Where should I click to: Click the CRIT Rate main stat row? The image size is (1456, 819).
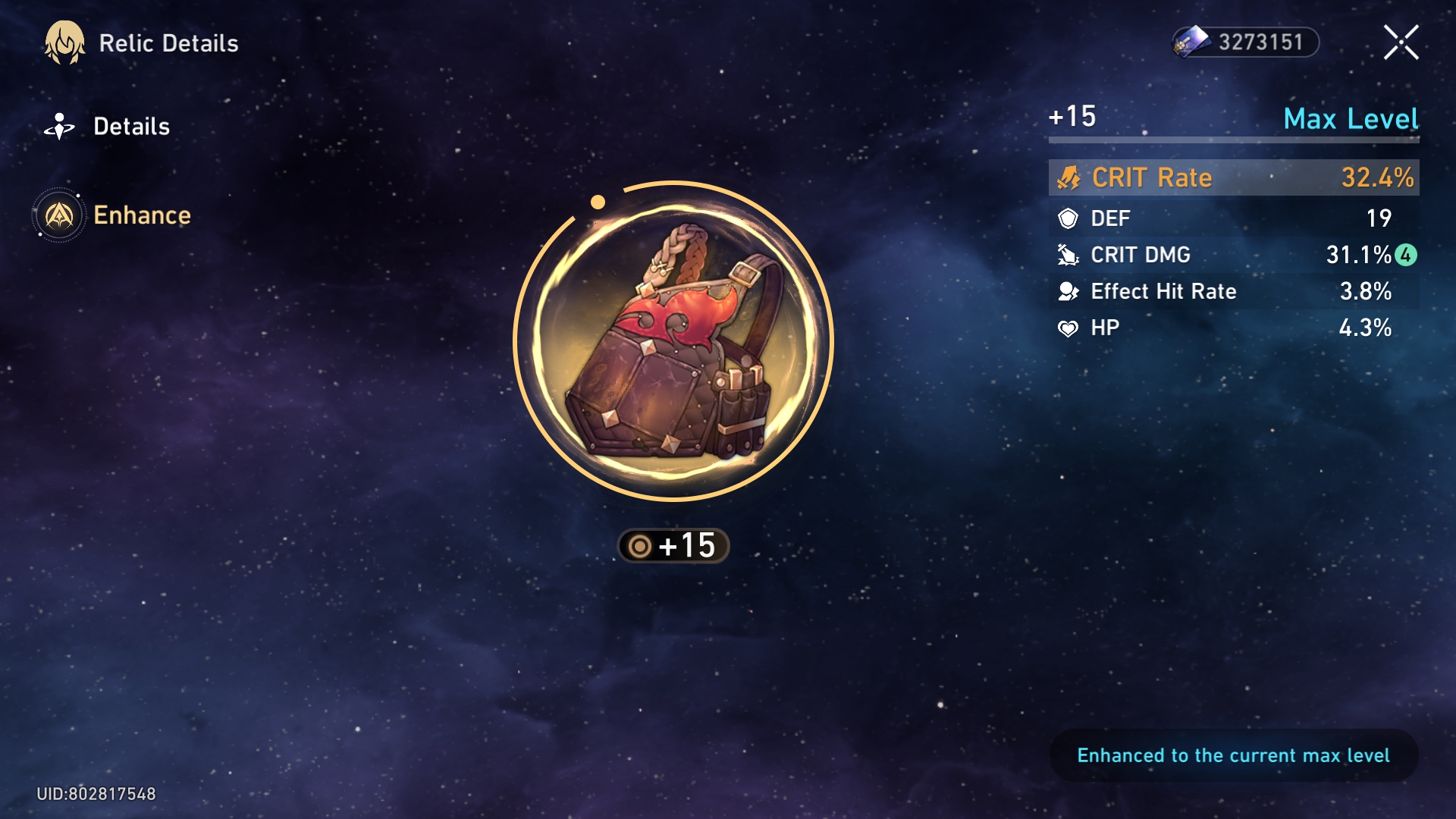tap(1233, 177)
